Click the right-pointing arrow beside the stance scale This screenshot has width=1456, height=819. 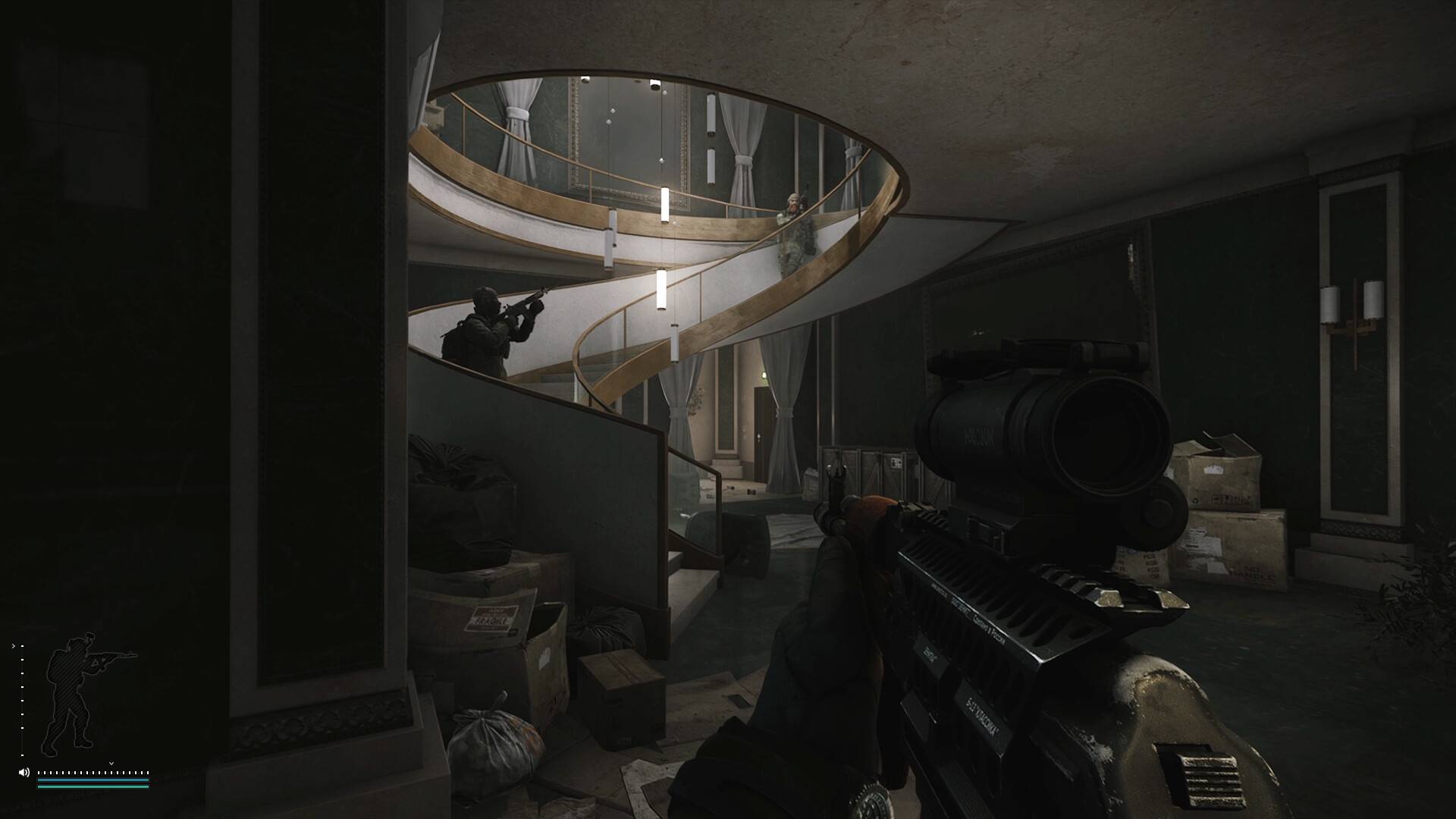point(14,647)
